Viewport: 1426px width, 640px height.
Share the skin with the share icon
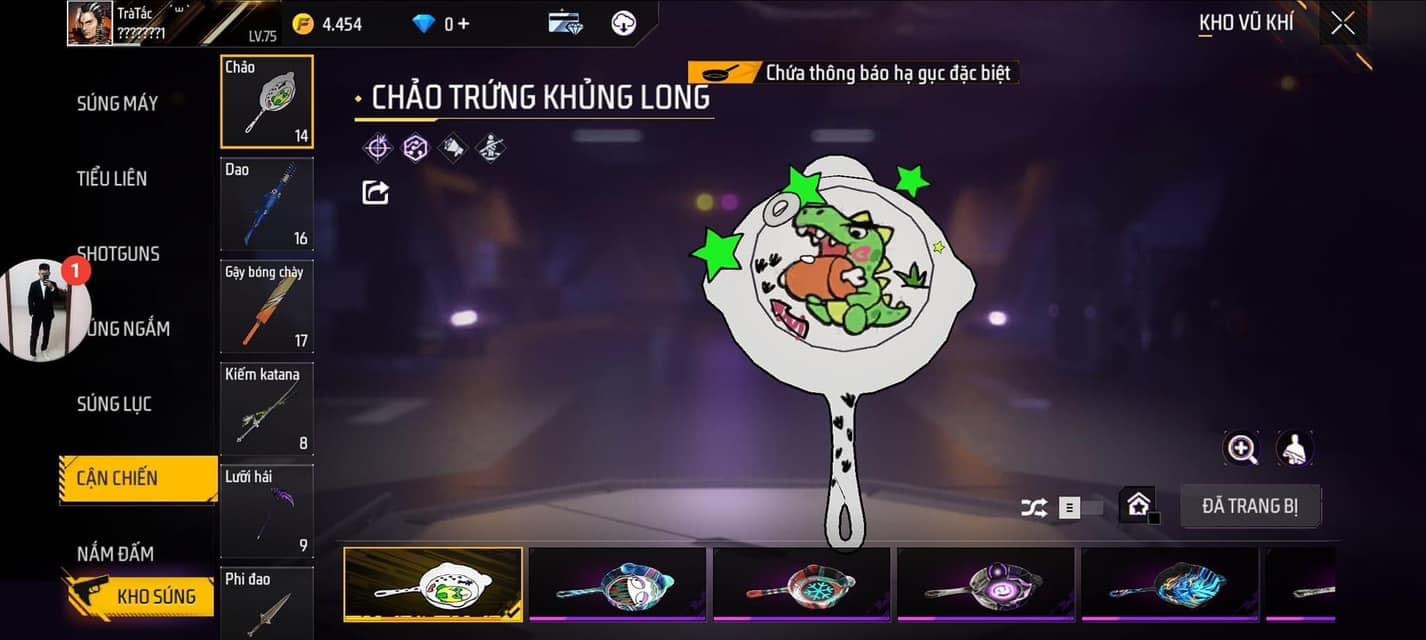(x=375, y=191)
